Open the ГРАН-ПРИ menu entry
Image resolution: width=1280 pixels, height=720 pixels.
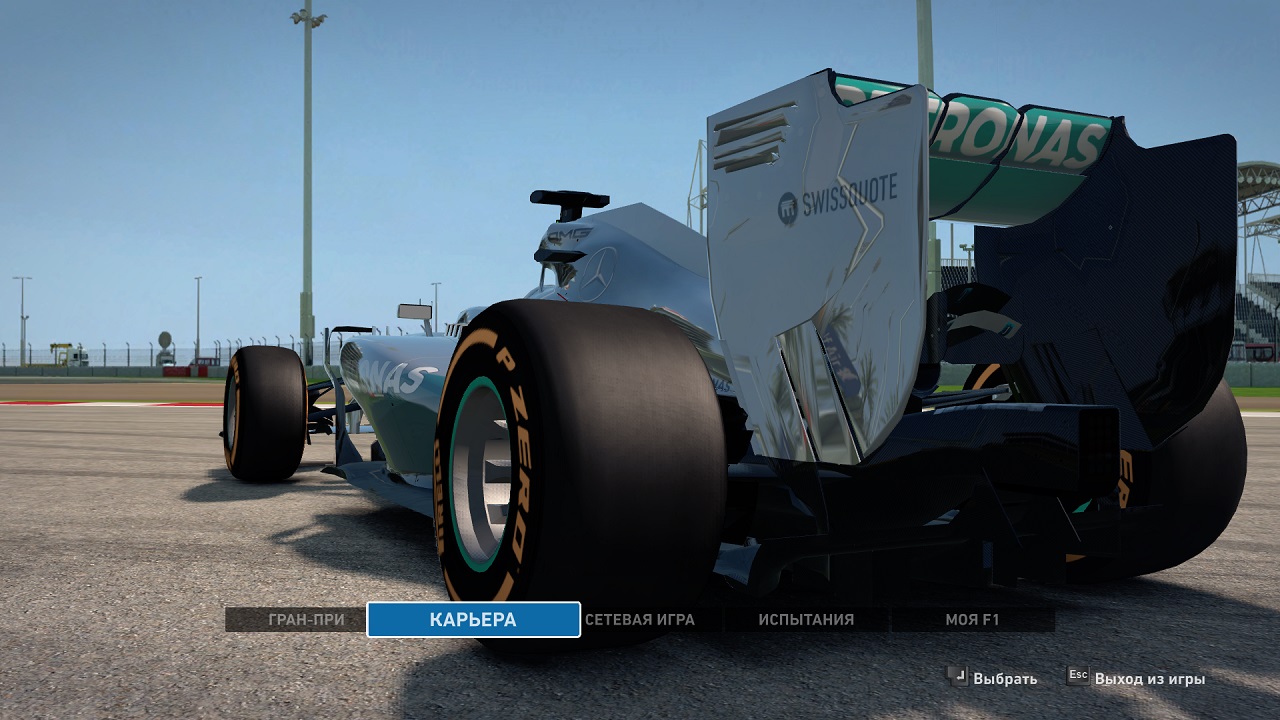tap(306, 620)
